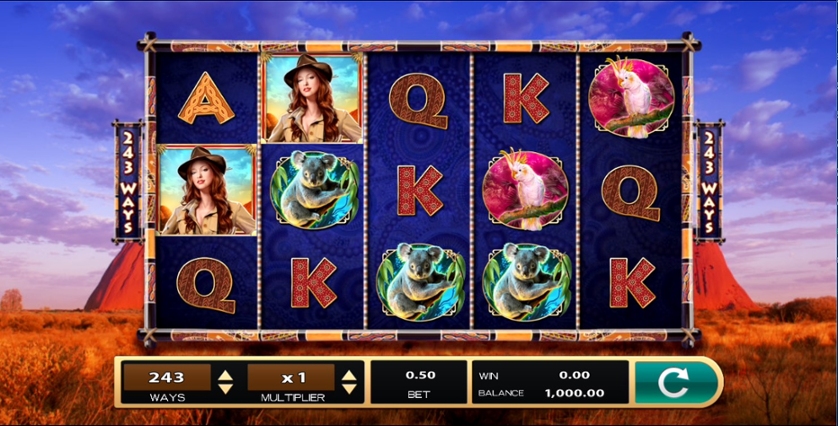Lower the bet multiplier
838x426 pixels.
(x=349, y=388)
